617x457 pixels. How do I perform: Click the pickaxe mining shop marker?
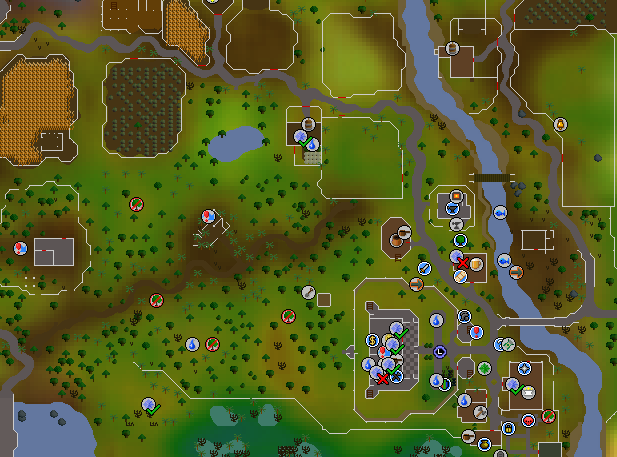point(480,411)
